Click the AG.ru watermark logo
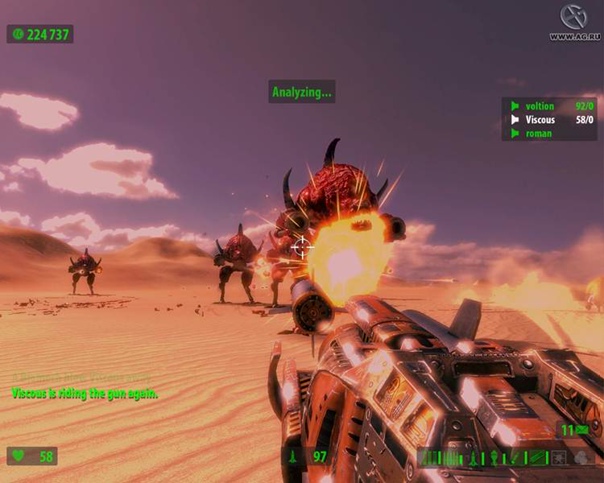604x483 pixels. (x=574, y=20)
